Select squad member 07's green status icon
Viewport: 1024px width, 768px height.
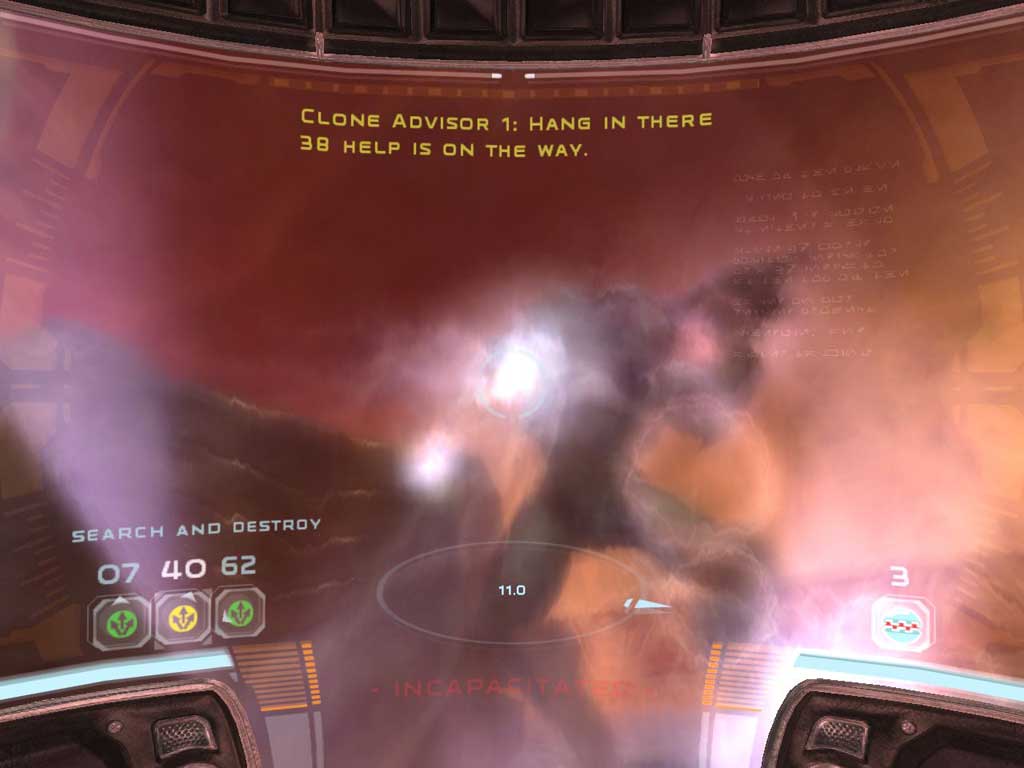click(122, 619)
